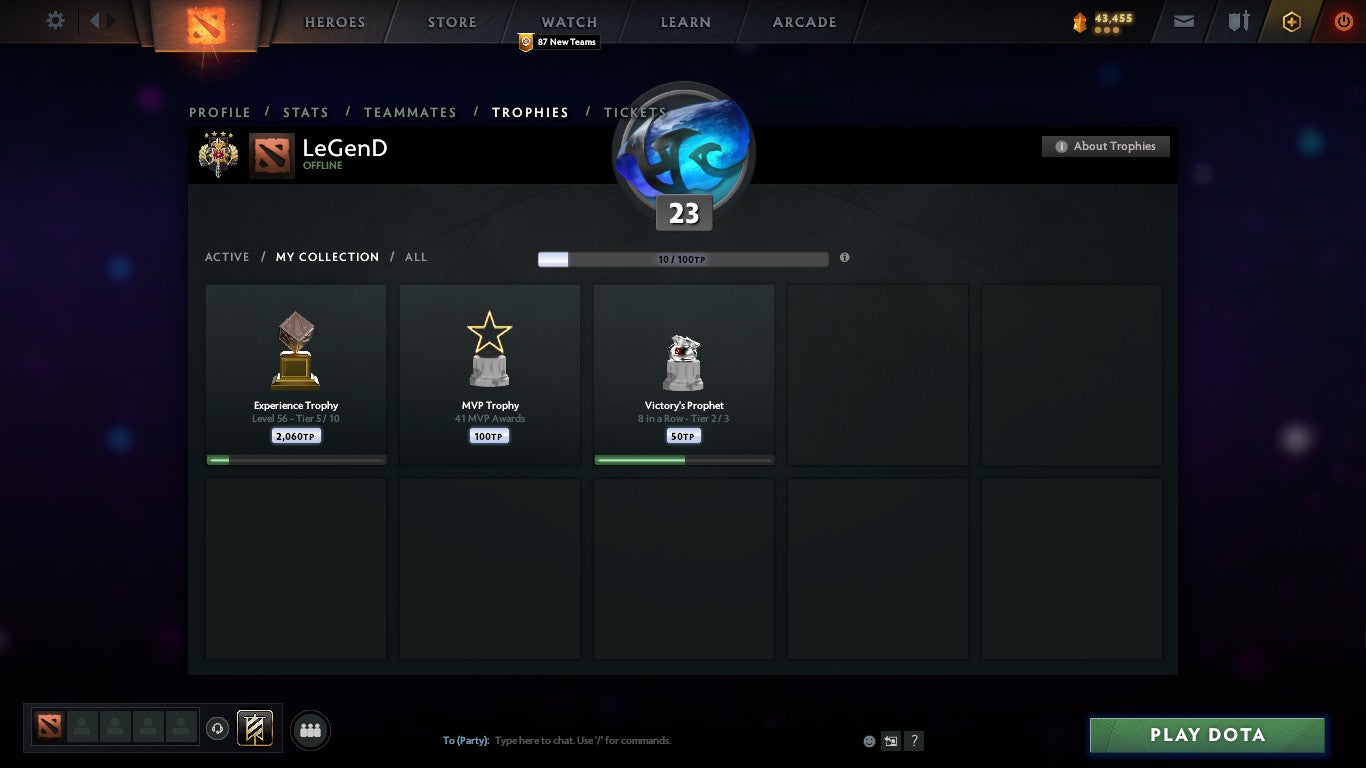Open the TICKETS section

tap(634, 112)
